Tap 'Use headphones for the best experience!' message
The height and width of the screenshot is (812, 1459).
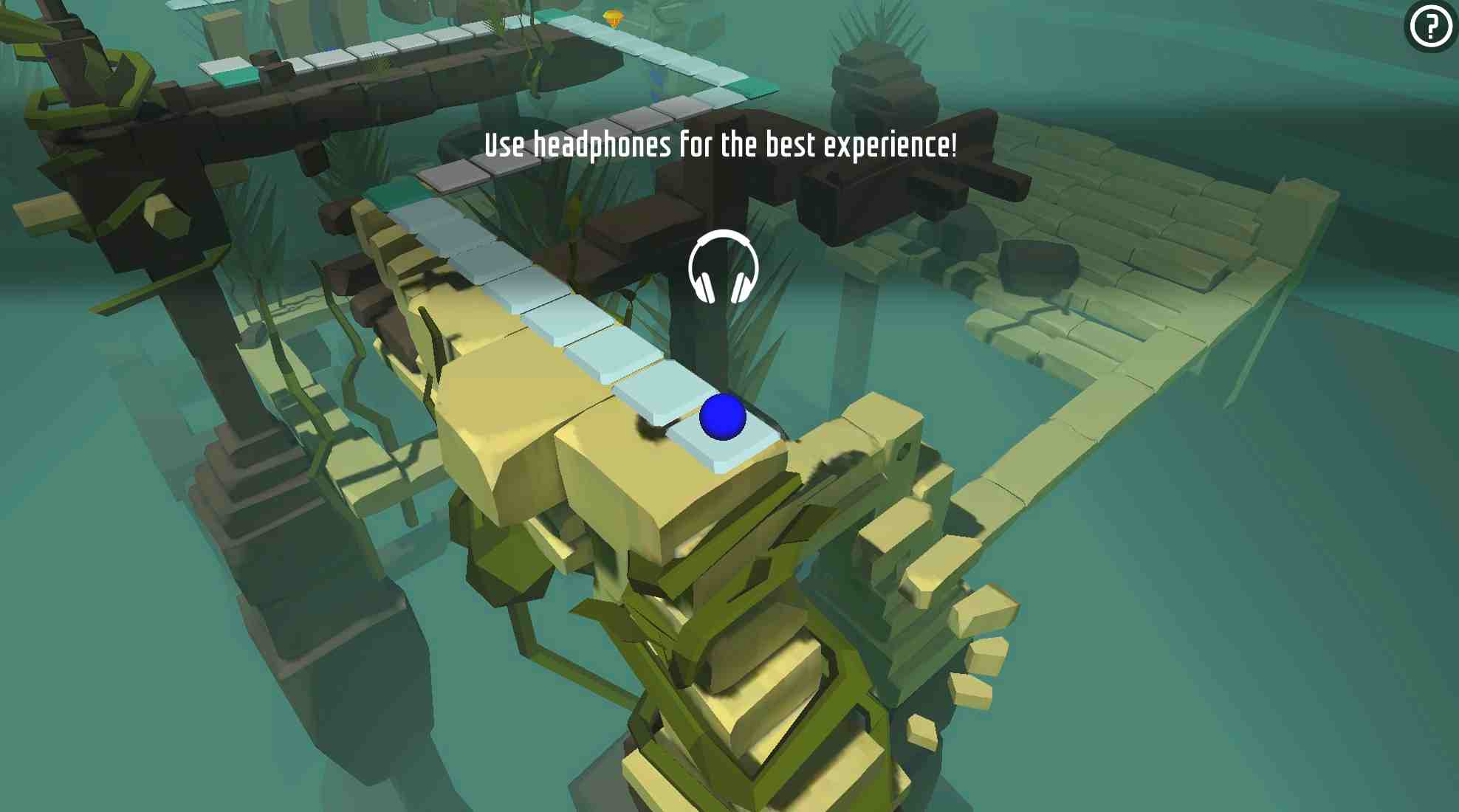pos(720,145)
